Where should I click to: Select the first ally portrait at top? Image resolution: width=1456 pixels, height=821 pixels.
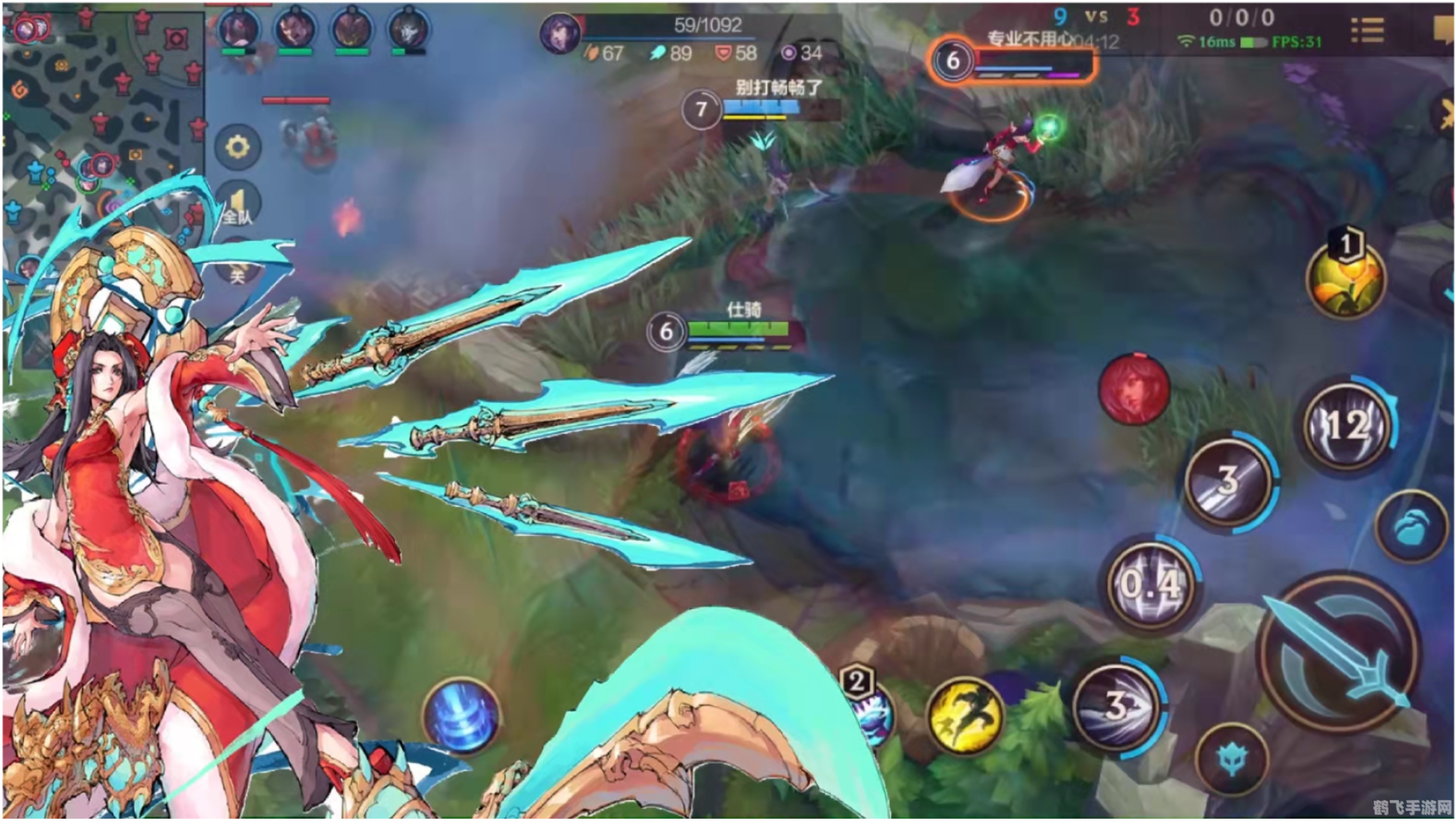coord(239,30)
